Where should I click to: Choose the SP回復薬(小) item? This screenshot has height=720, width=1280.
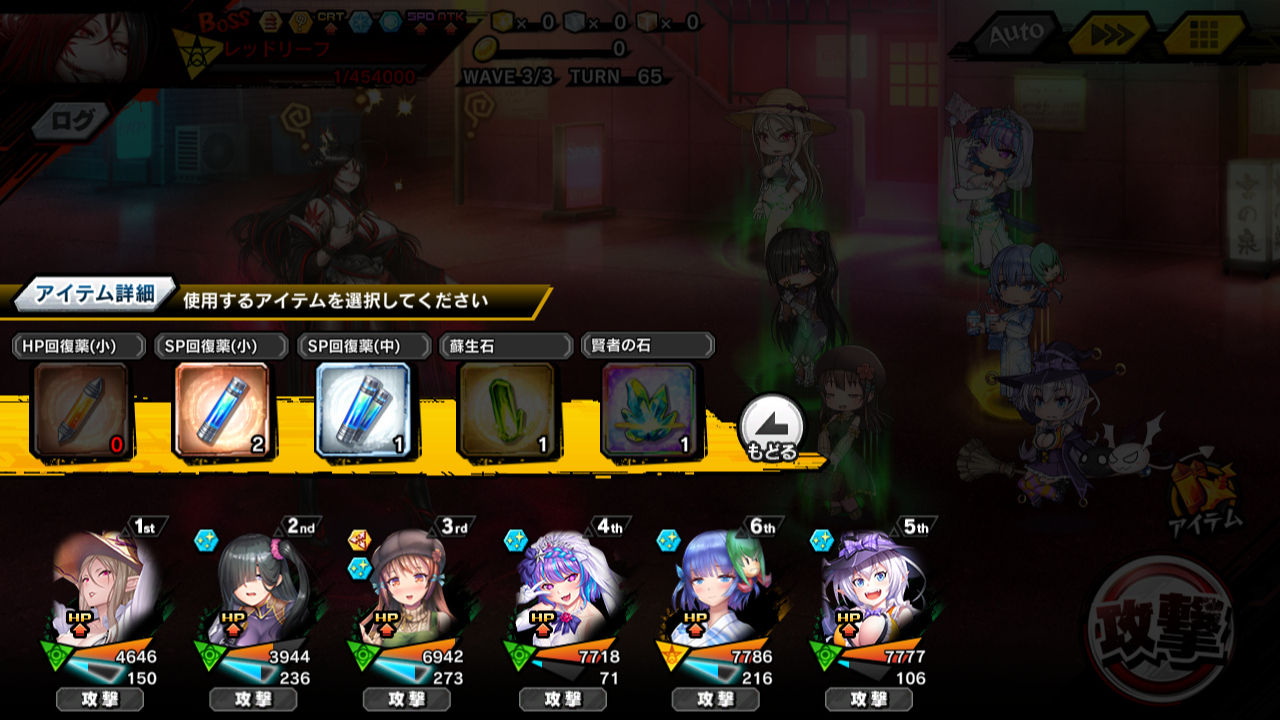pos(223,410)
